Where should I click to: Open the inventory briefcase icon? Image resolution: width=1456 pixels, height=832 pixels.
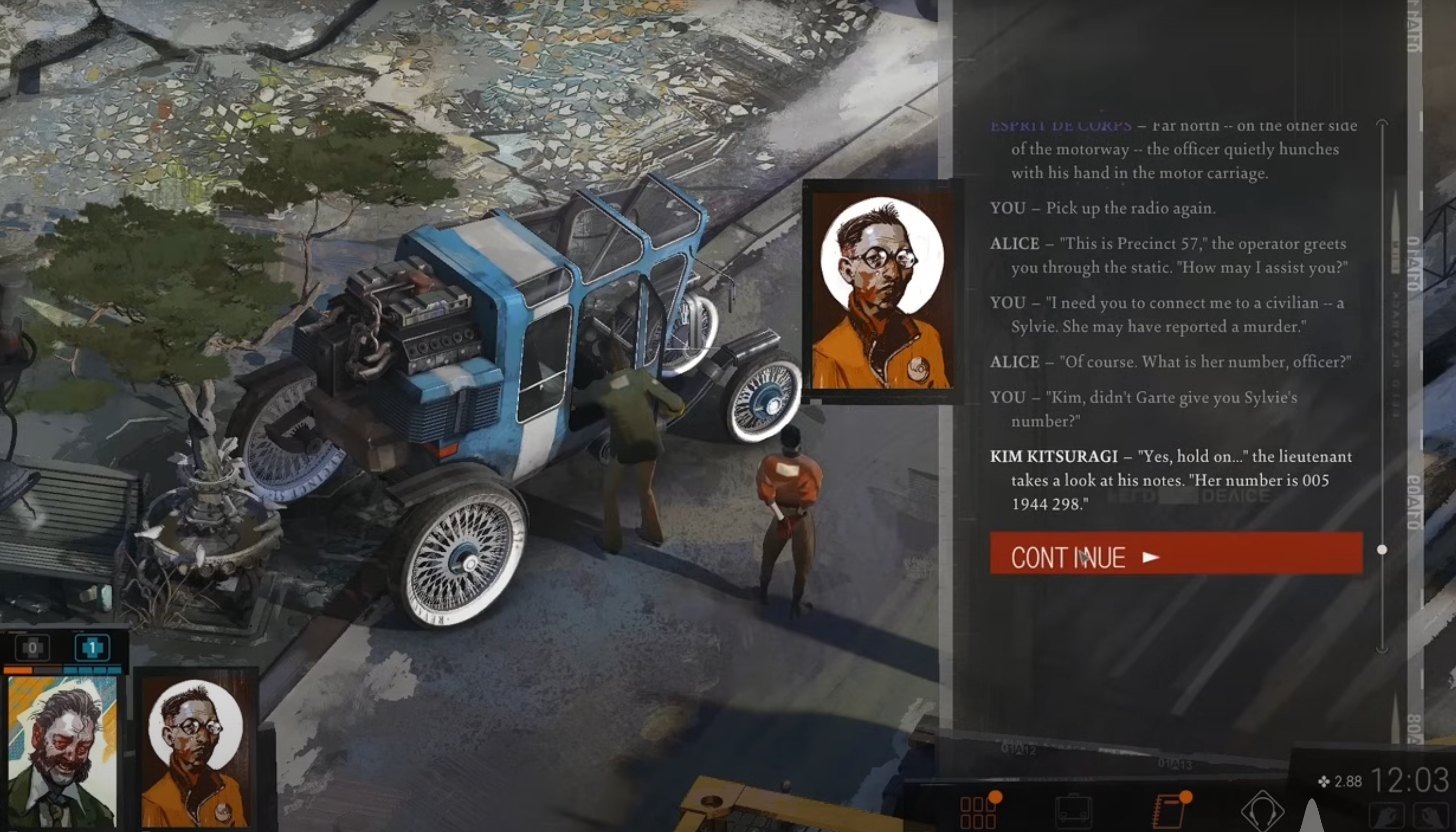pos(1073,811)
